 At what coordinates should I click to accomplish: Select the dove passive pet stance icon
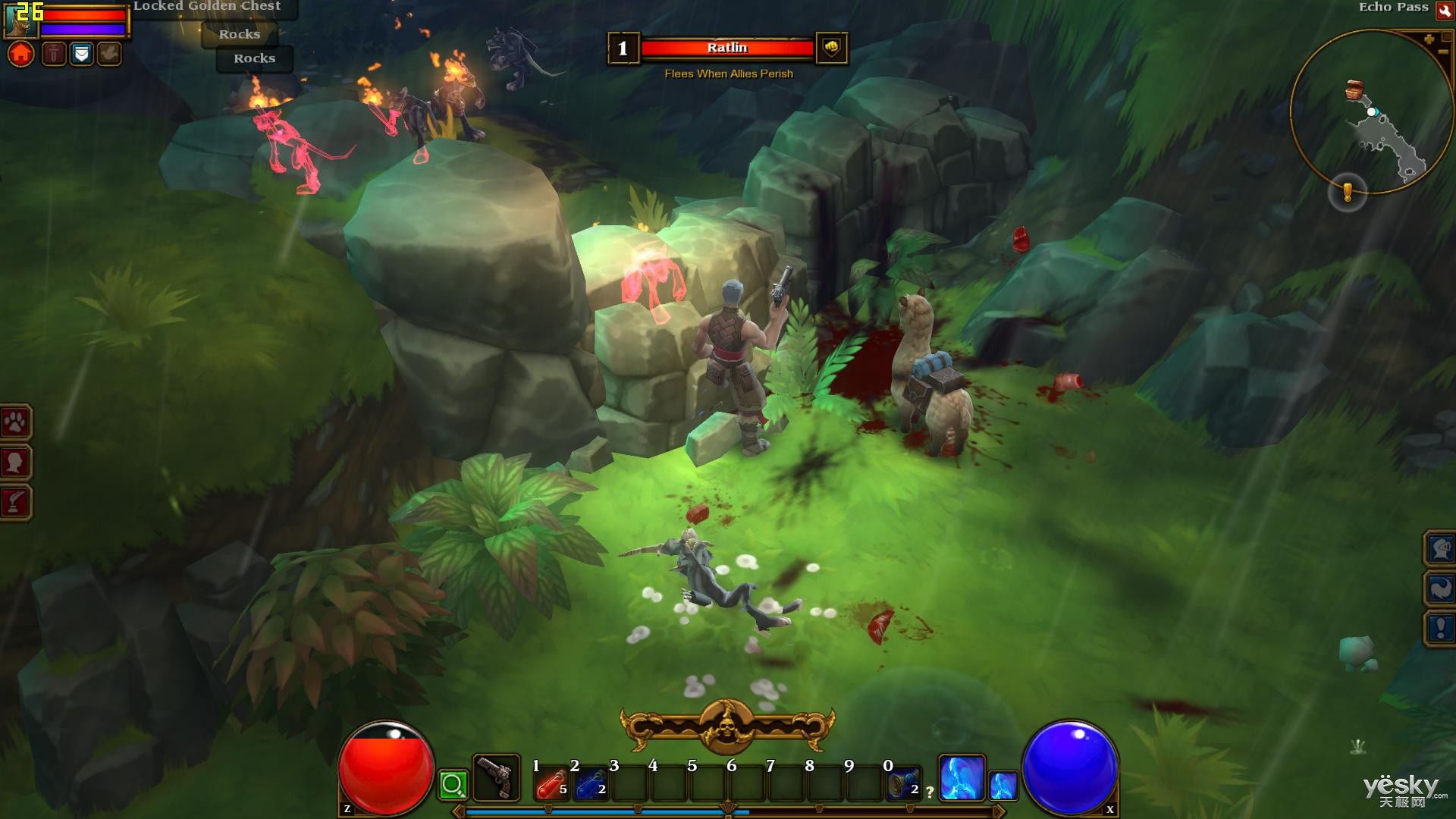[x=109, y=54]
